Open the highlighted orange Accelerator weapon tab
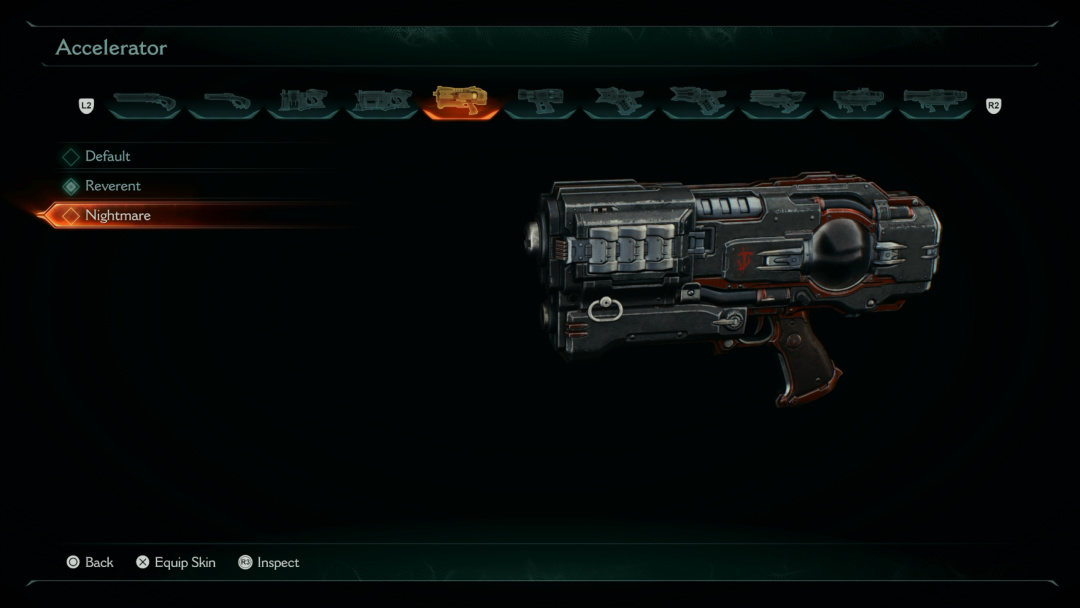This screenshot has height=608, width=1080. 460,100
